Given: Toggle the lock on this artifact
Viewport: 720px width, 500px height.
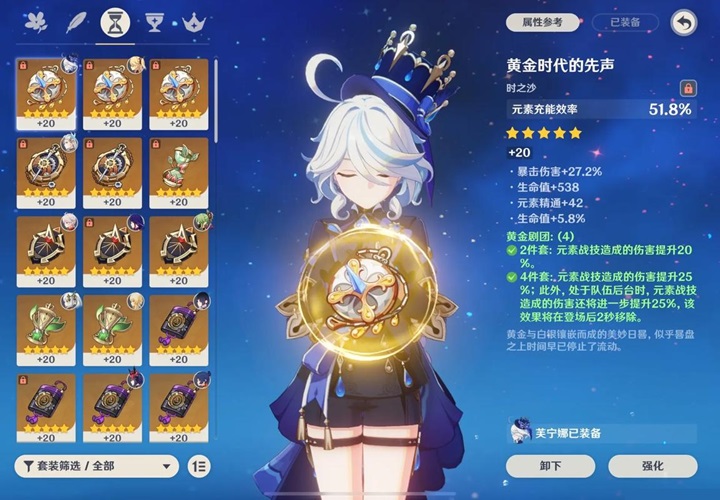Looking at the screenshot, I should click(x=686, y=88).
